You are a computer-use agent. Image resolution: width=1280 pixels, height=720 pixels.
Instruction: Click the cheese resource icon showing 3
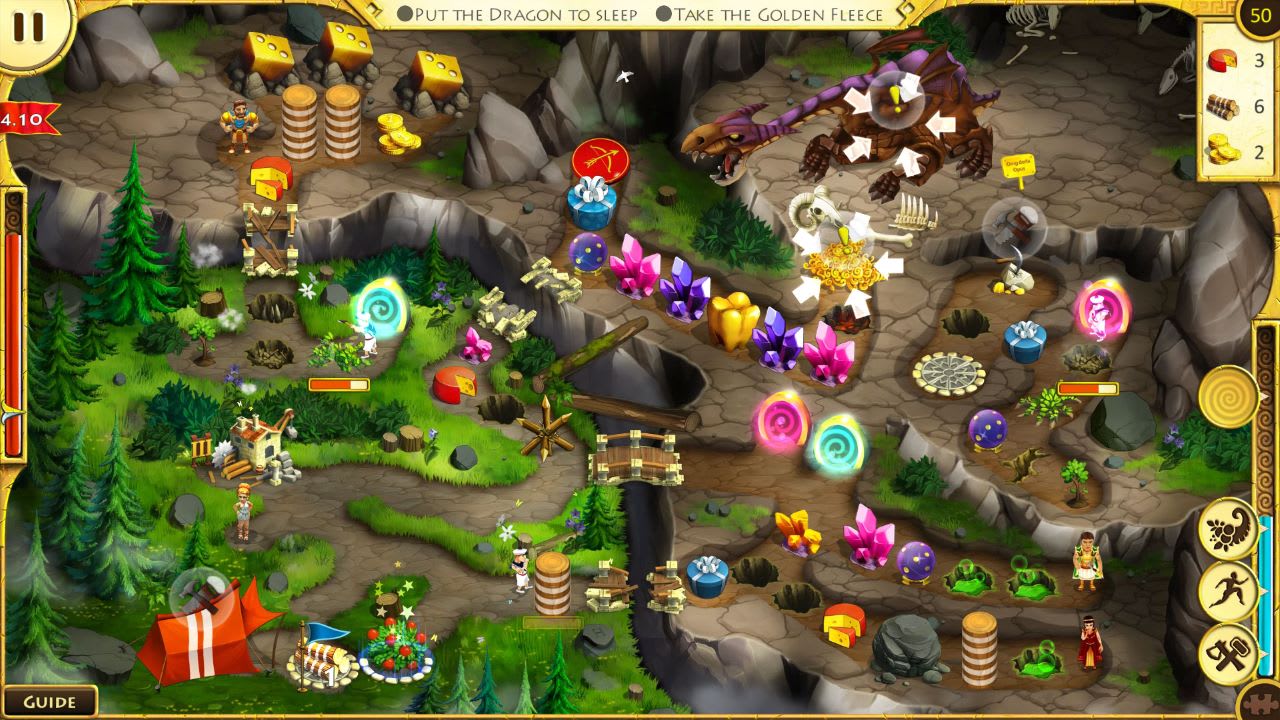coord(1222,60)
